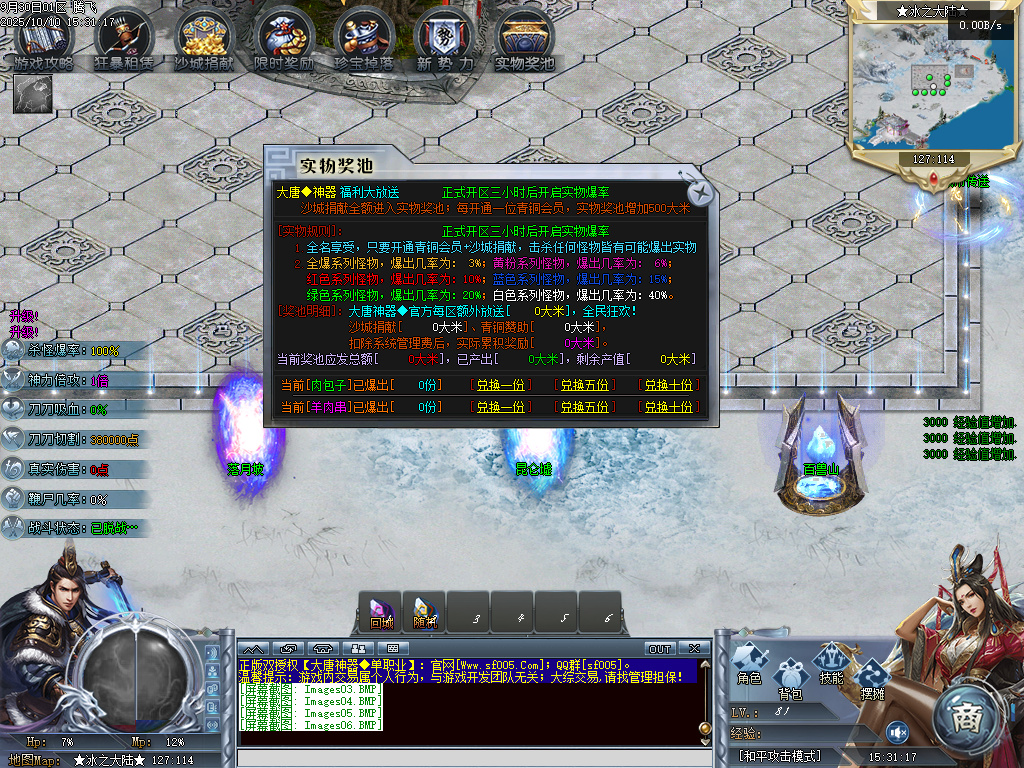Open the 珍宝掉落 treasure drops list

tap(364, 41)
